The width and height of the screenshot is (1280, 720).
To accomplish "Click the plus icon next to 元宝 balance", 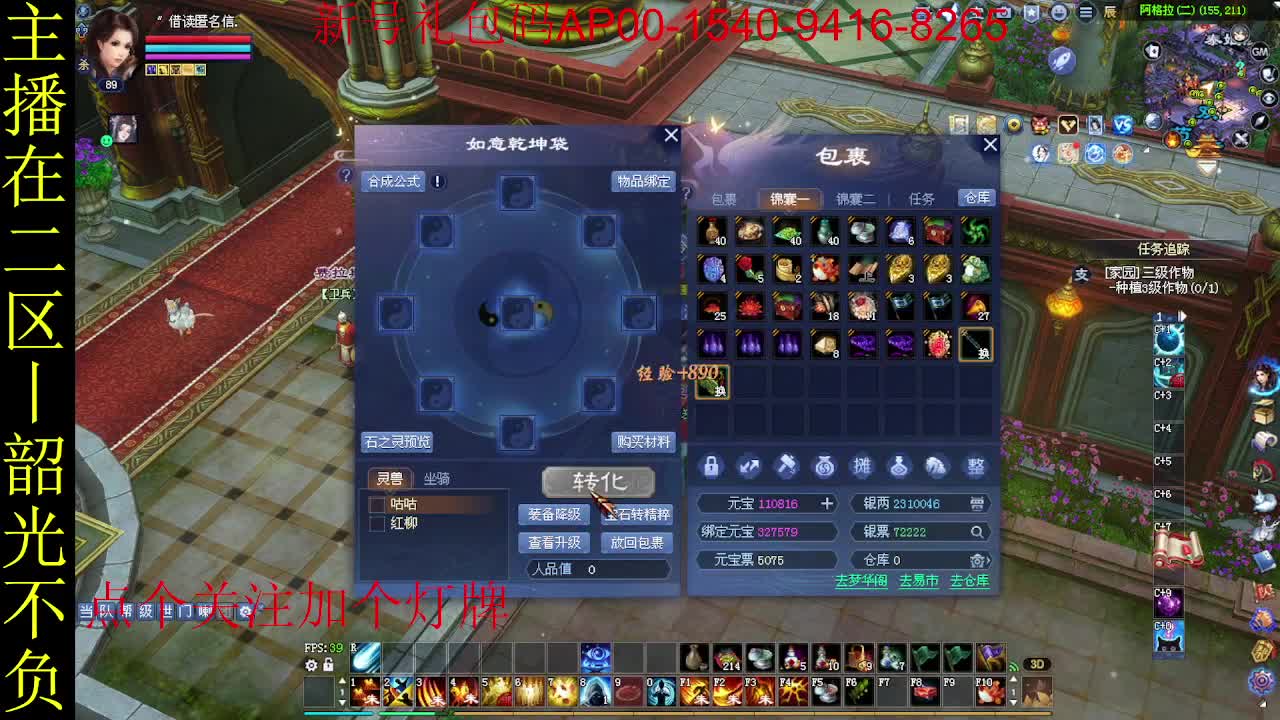I will [827, 503].
